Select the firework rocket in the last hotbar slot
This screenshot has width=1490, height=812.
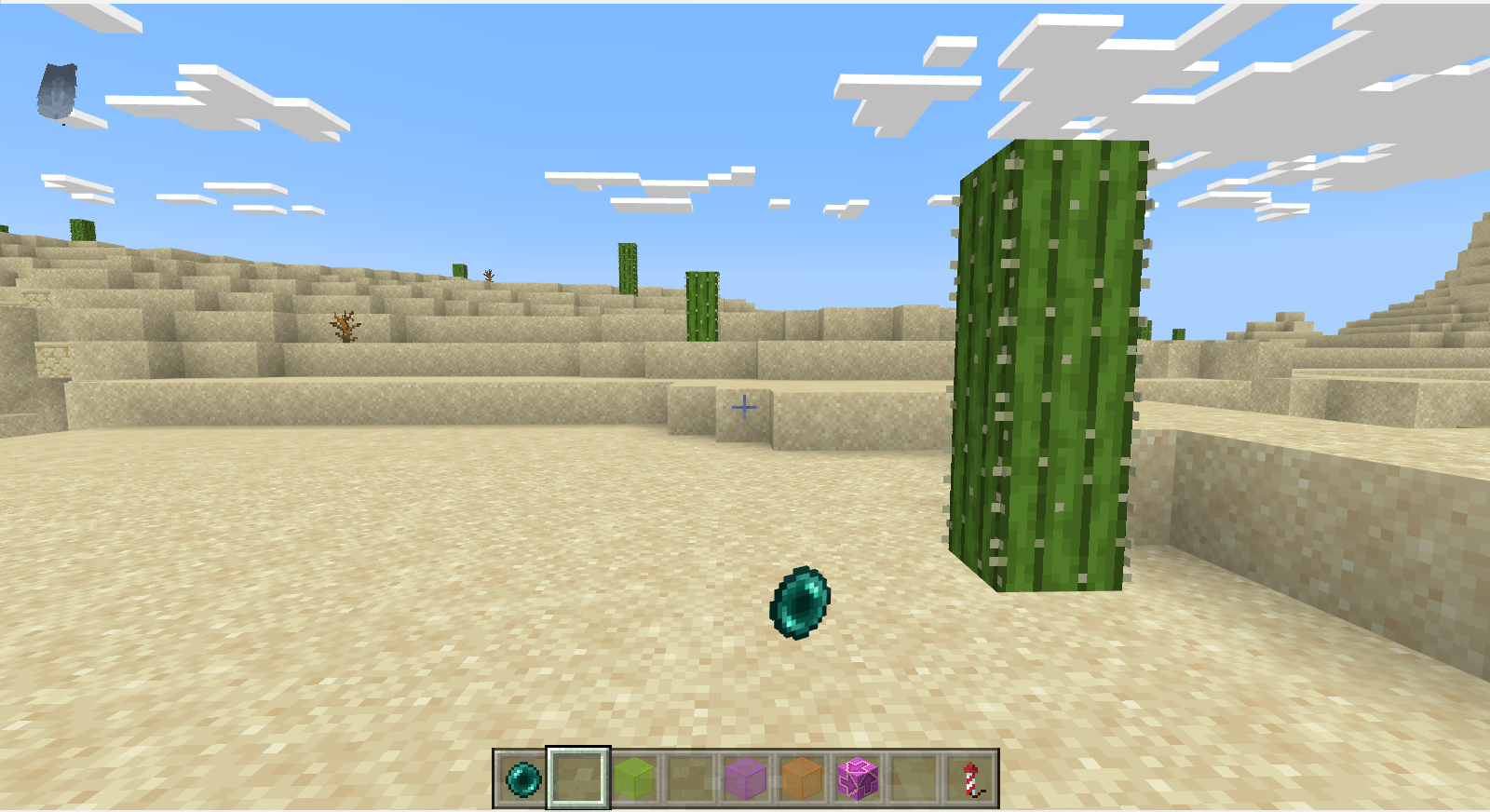coord(968,781)
